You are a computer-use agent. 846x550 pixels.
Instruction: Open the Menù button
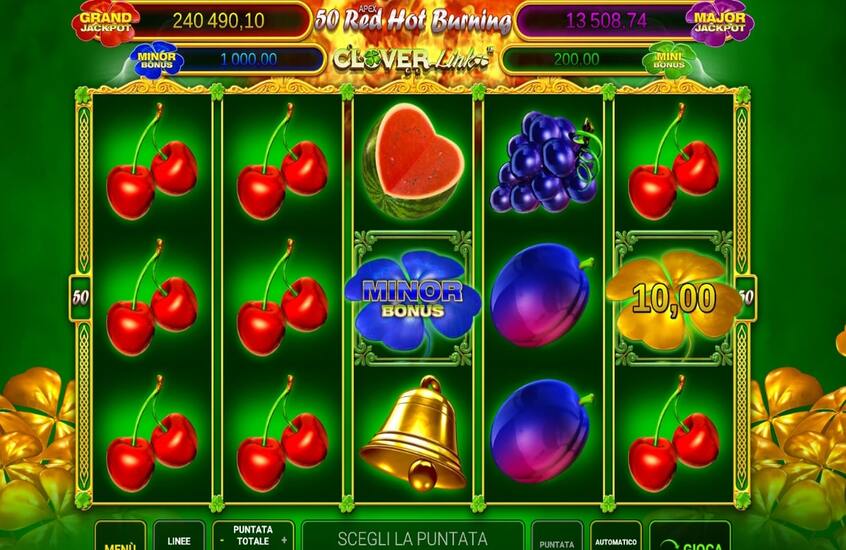(x=120, y=540)
